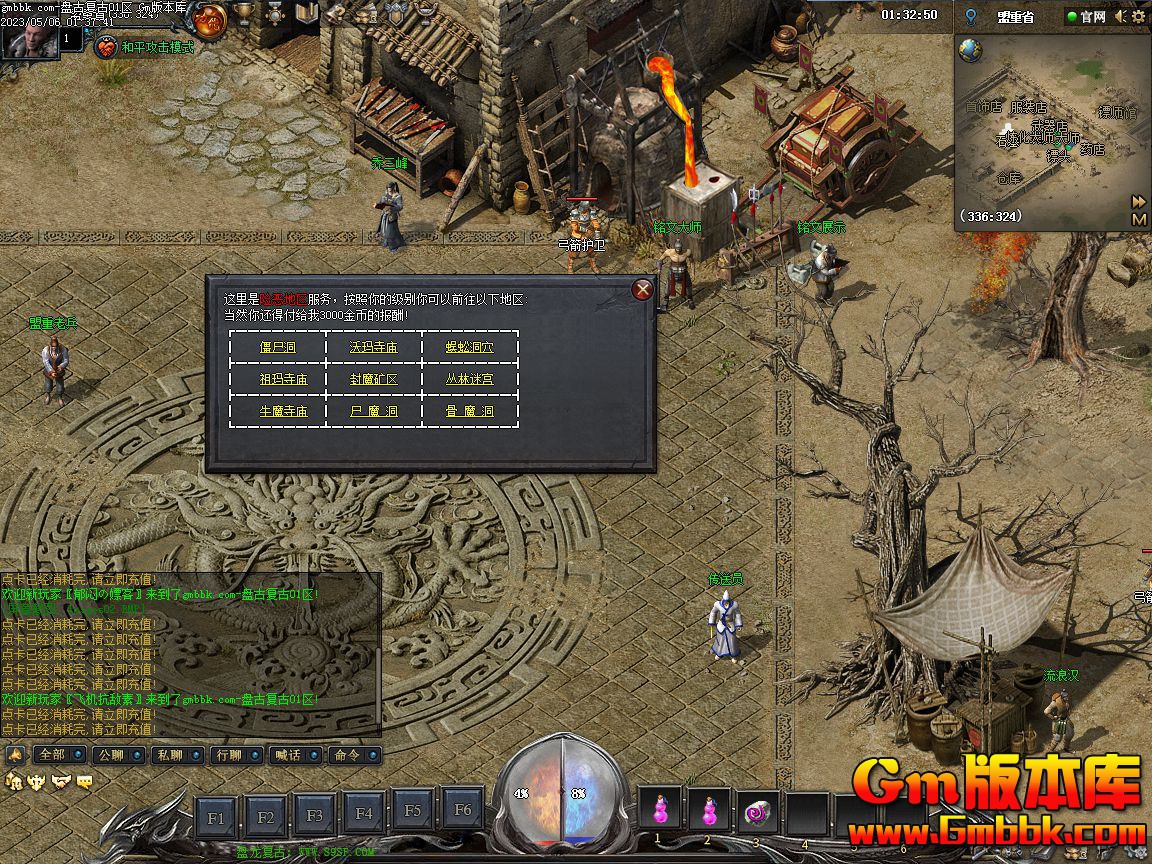The image size is (1152, 864).
Task: Select the 丛林迷宫 teleport option
Action: pos(469,380)
